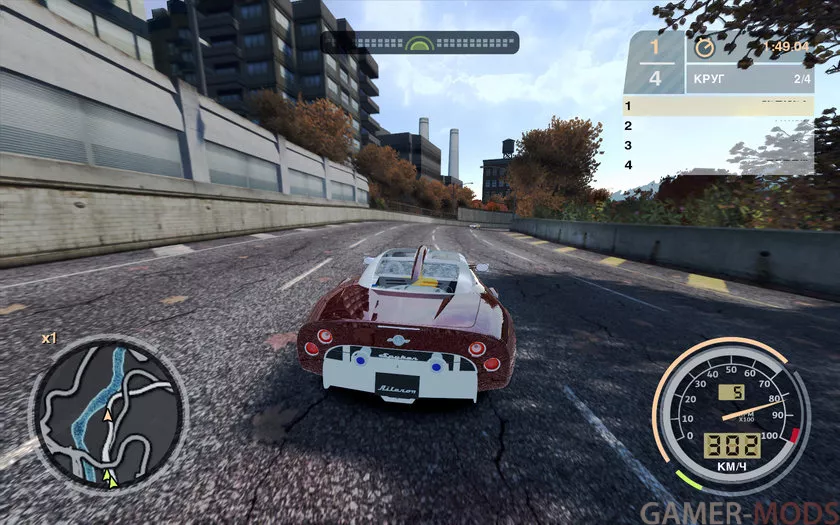Select leaderboard row number 2
Viewport: 840px width, 525px height.
(x=718, y=126)
